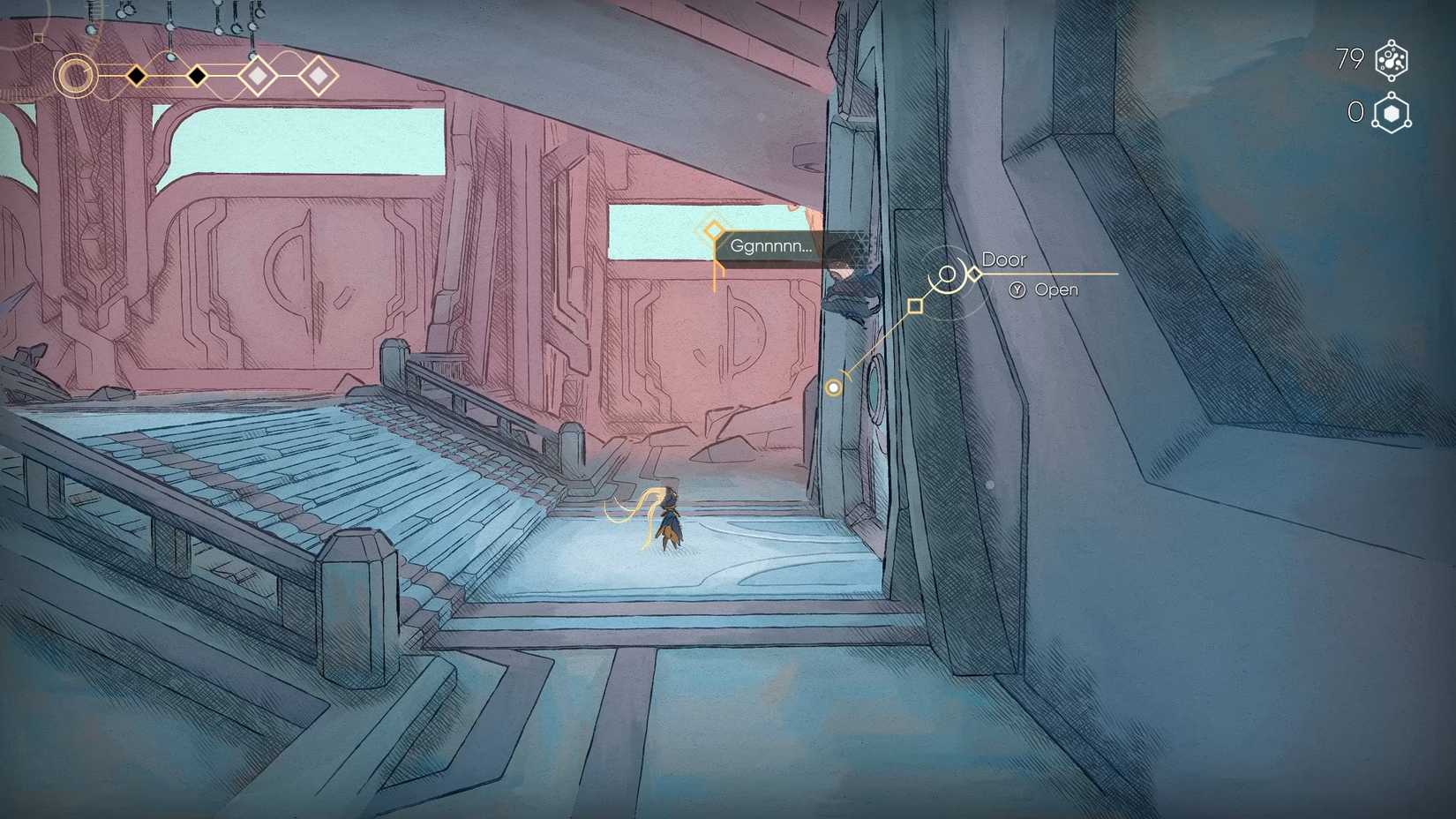Image resolution: width=1456 pixels, height=819 pixels.
Task: Click the first black diamond node on the meter
Action: pos(137,76)
